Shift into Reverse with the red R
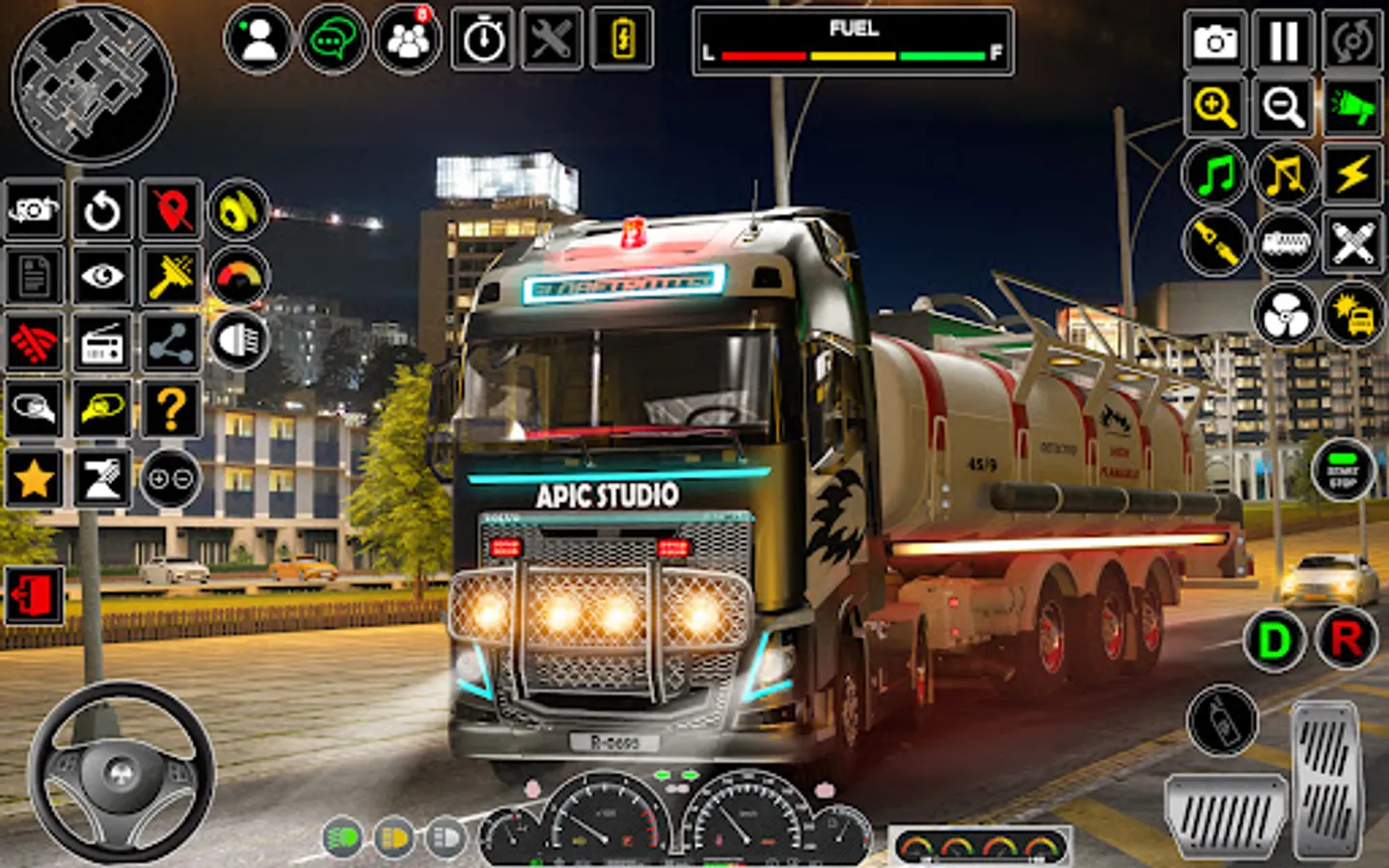 pyautogui.click(x=1346, y=639)
